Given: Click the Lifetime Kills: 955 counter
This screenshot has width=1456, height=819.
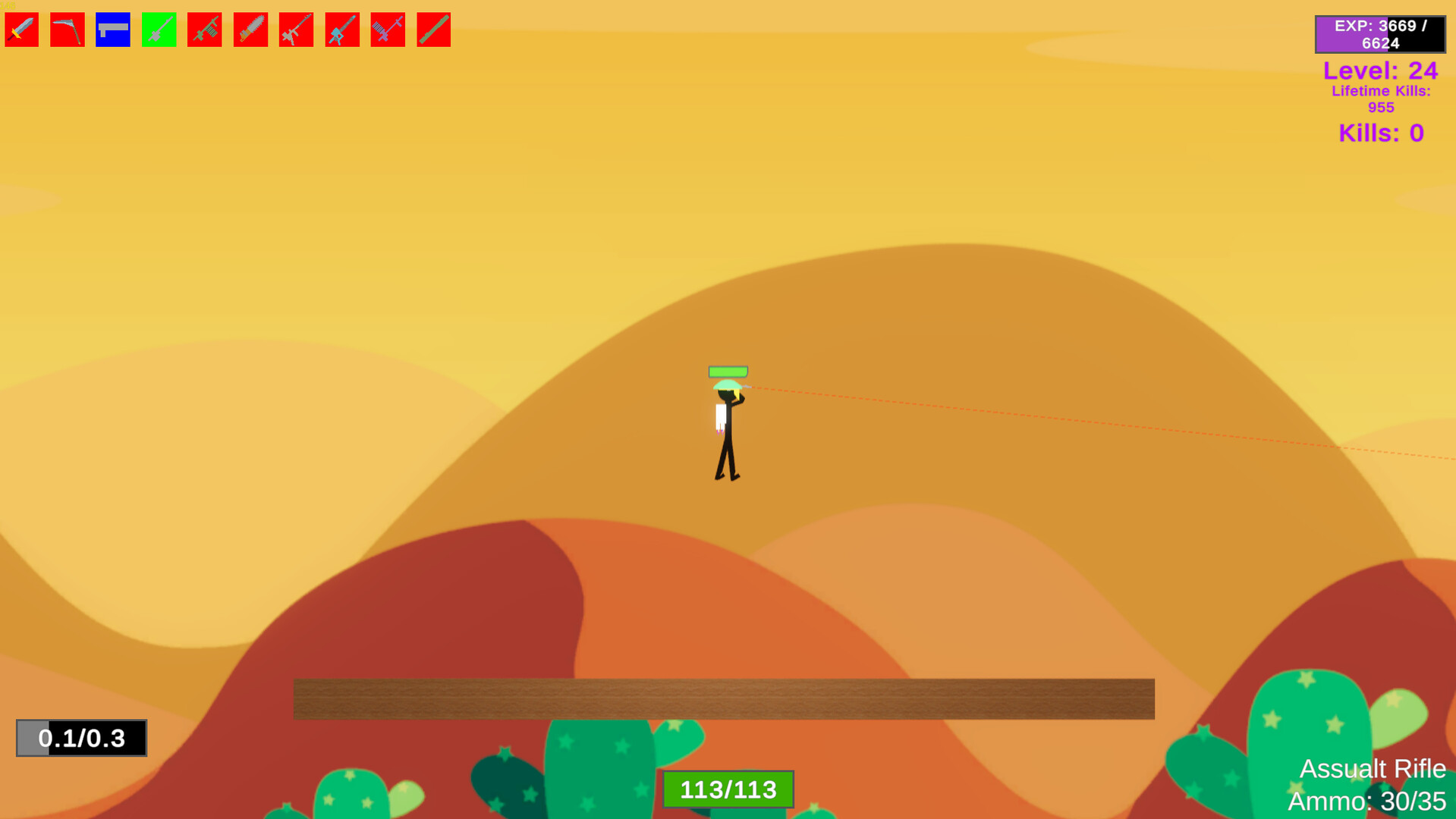Looking at the screenshot, I should (1381, 99).
